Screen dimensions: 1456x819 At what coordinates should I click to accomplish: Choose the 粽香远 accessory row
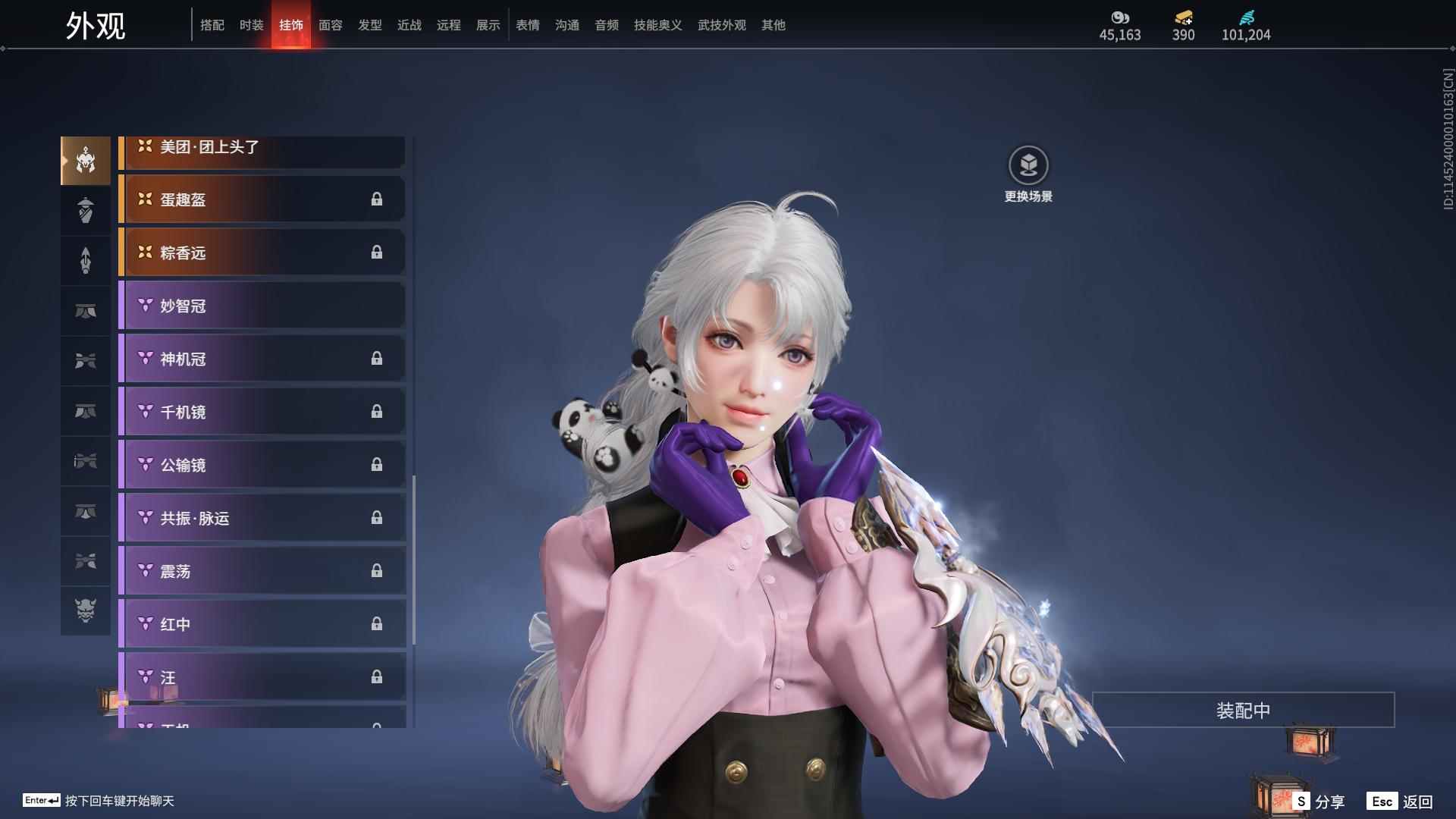pos(262,253)
